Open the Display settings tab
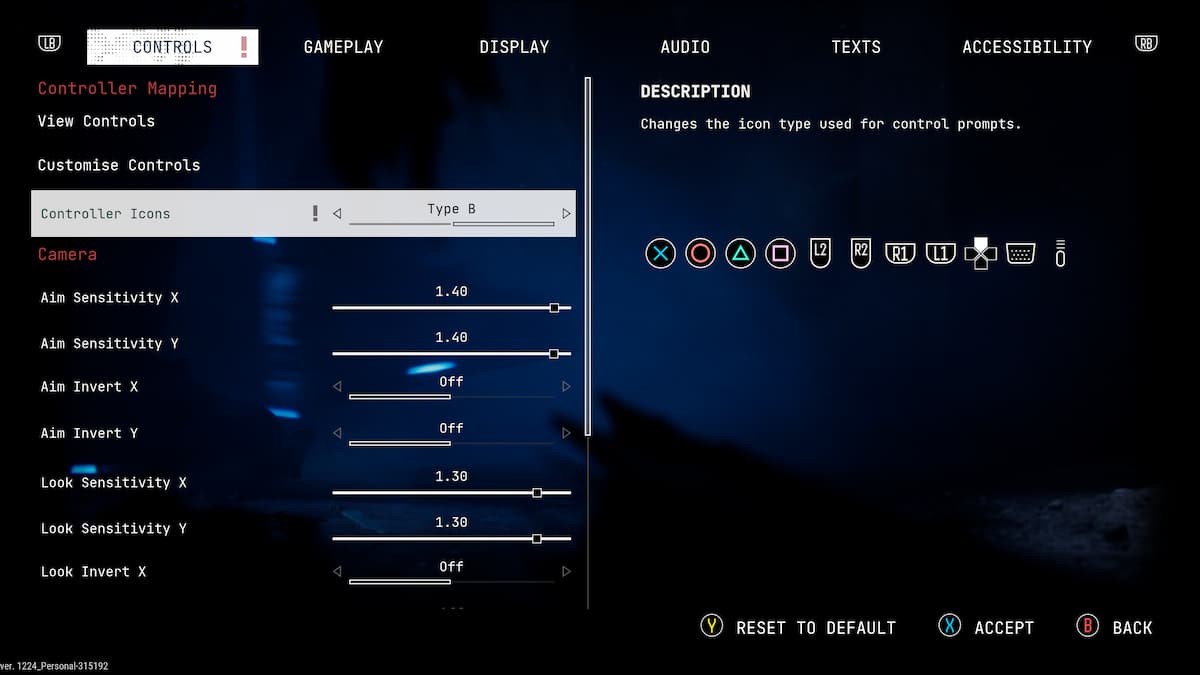This screenshot has width=1200, height=675. [x=514, y=47]
